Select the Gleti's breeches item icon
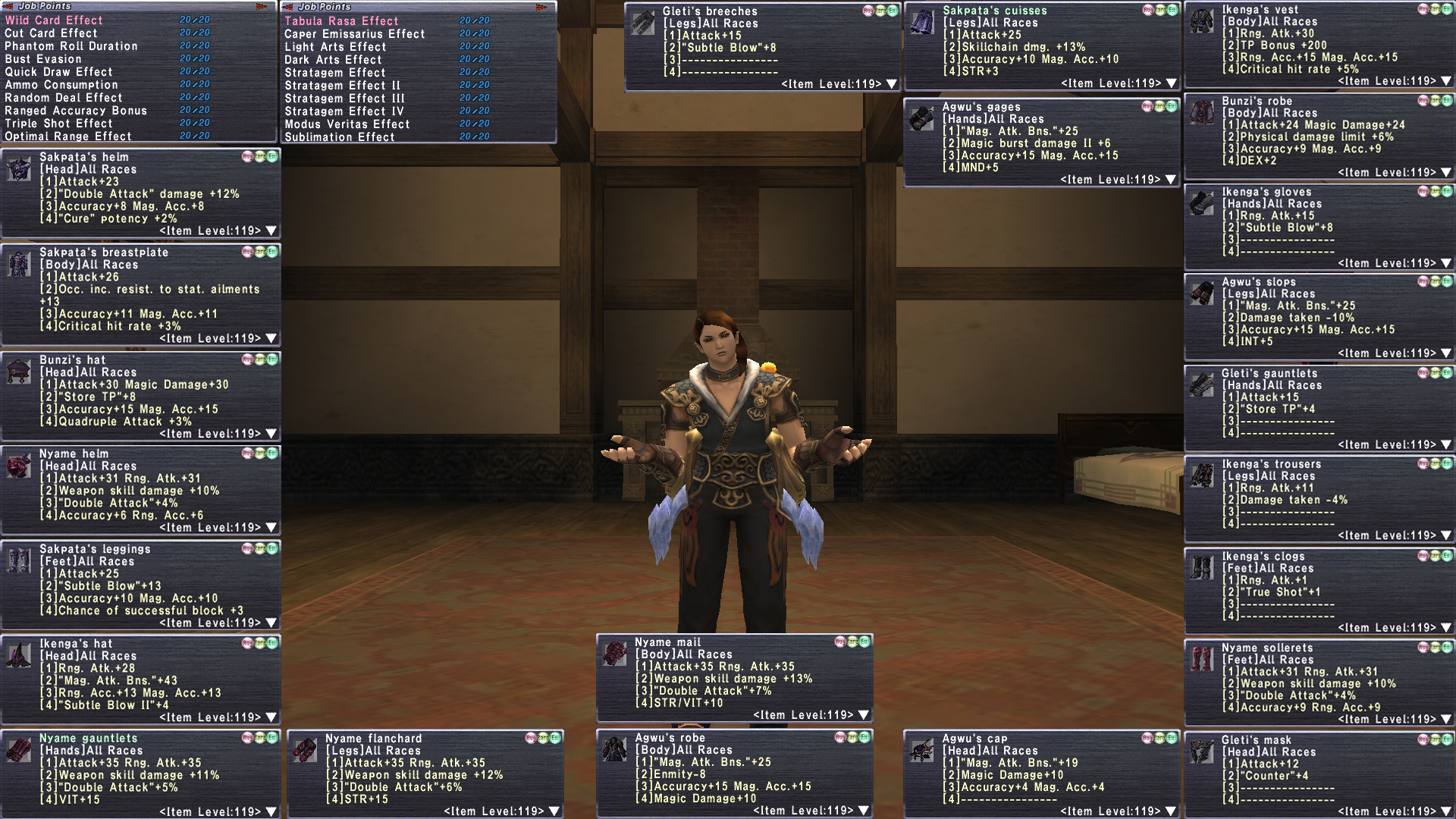This screenshot has height=819, width=1456. [643, 24]
